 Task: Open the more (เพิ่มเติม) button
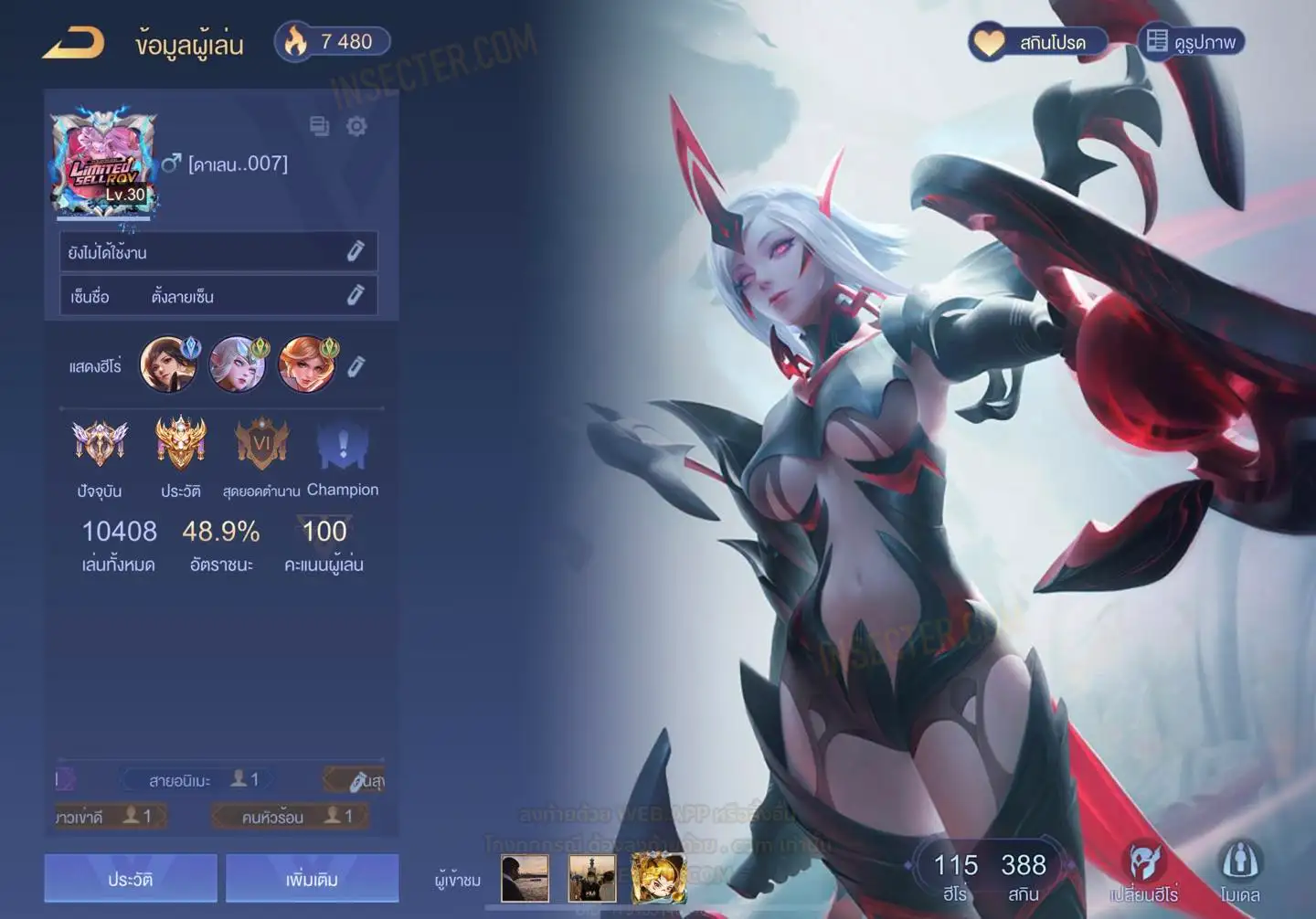[312, 879]
